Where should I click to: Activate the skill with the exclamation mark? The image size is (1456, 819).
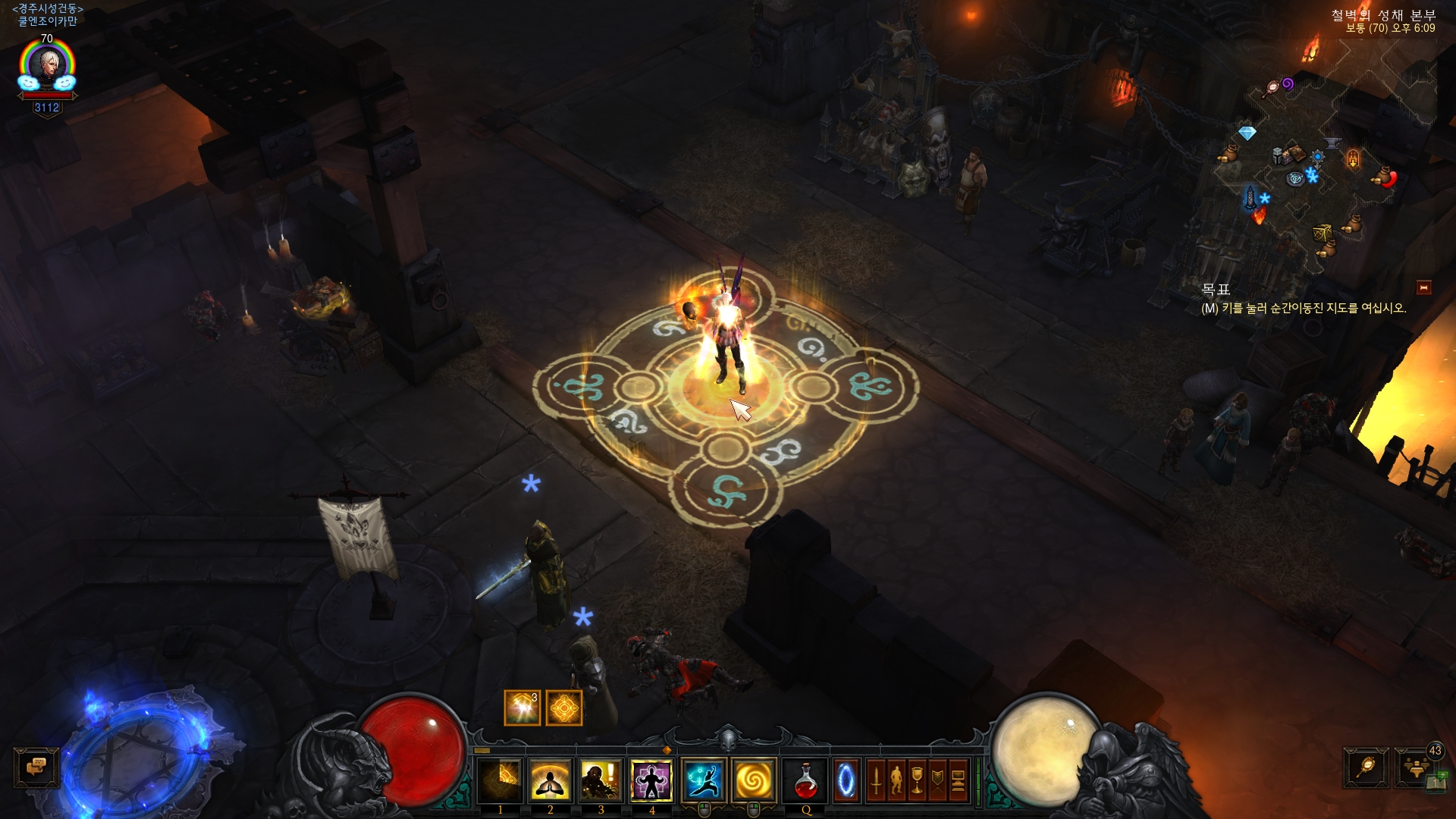pos(601,780)
